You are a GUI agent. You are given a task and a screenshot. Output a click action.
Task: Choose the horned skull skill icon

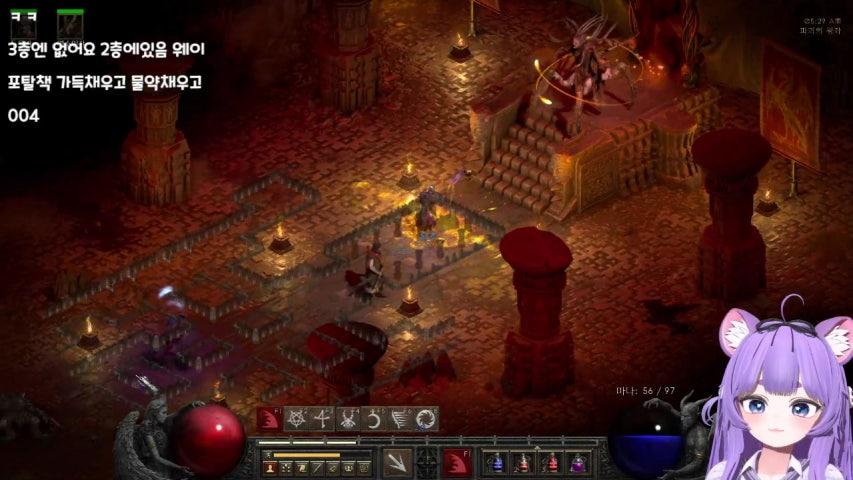coord(349,419)
